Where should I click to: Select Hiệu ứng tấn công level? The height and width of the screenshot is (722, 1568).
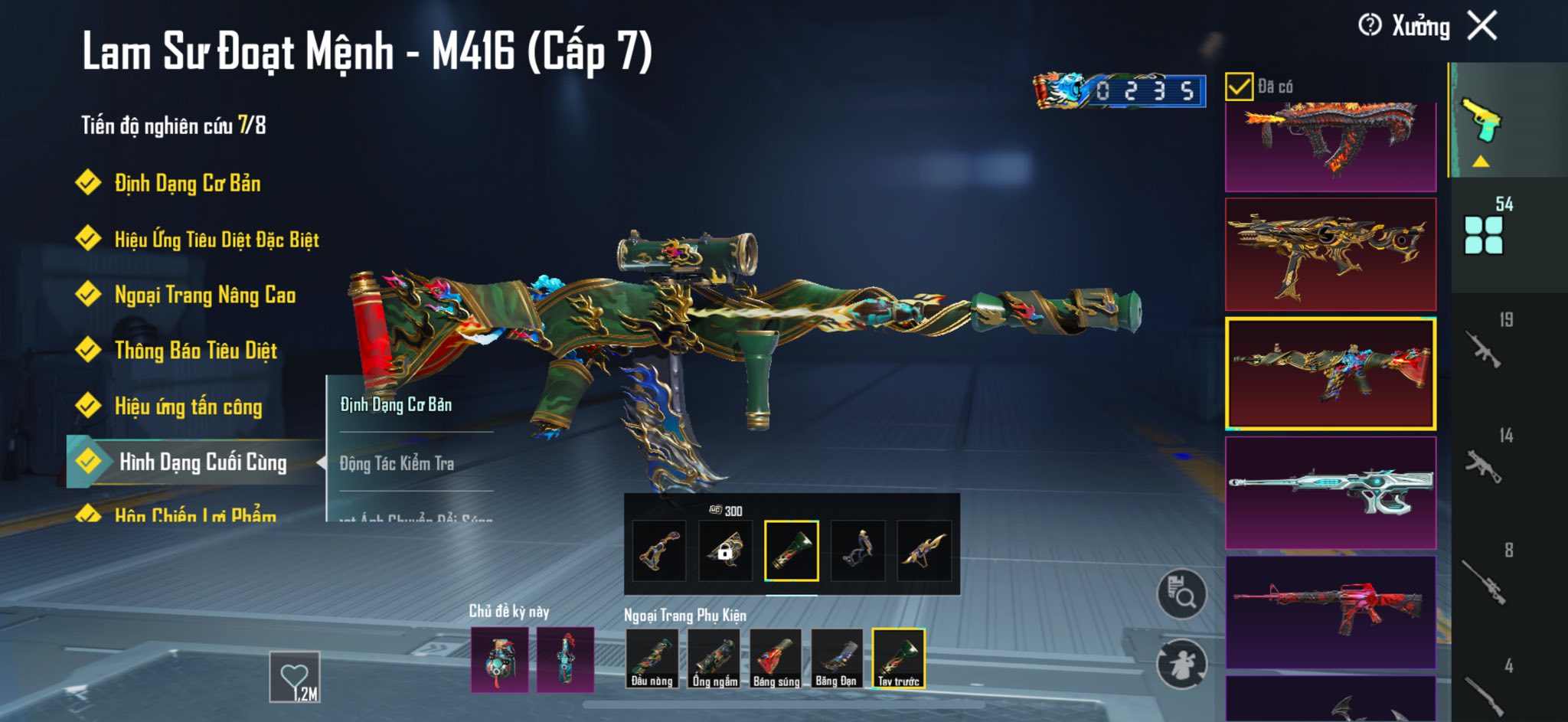pyautogui.click(x=188, y=407)
